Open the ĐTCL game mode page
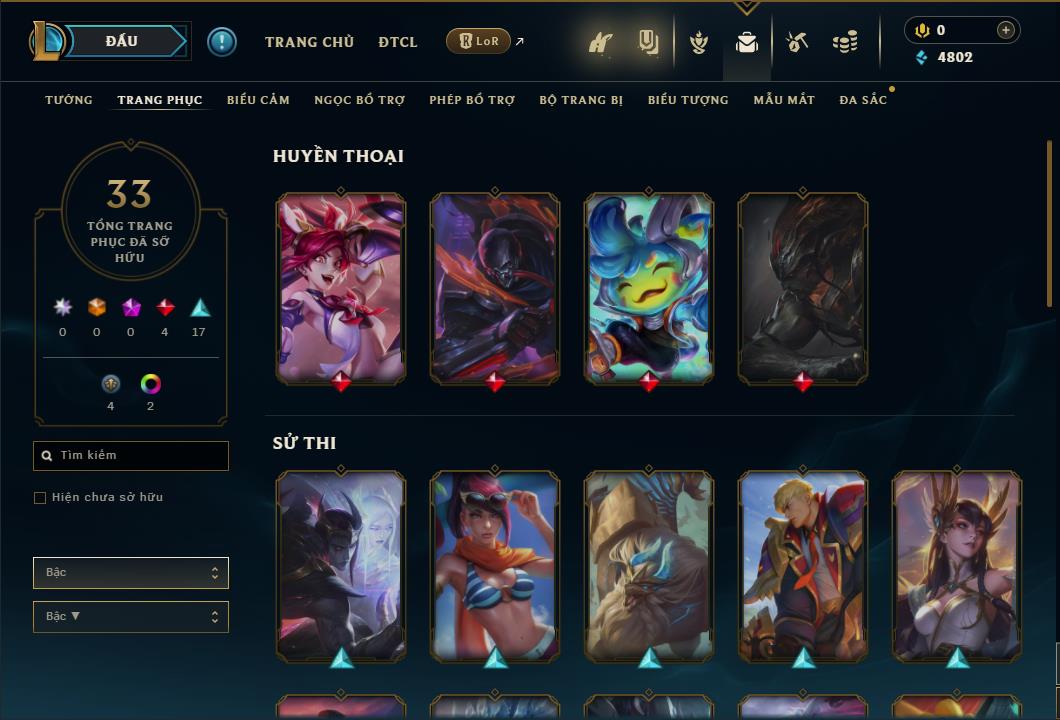Image resolution: width=1060 pixels, height=720 pixels. point(398,42)
